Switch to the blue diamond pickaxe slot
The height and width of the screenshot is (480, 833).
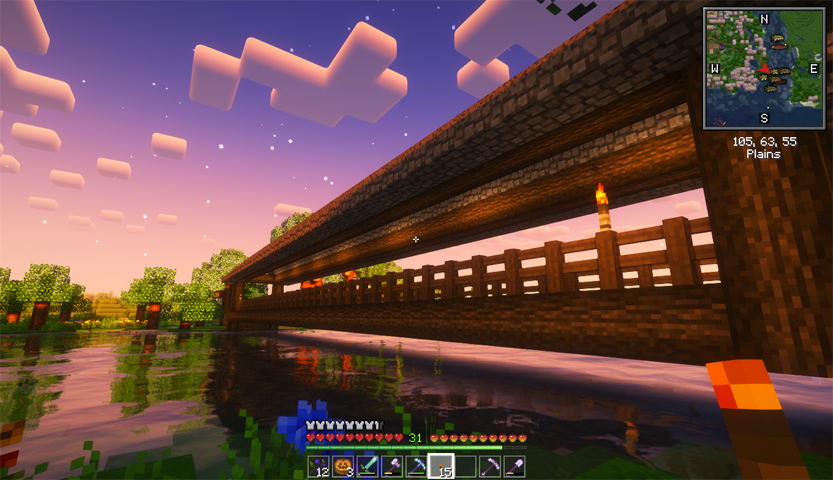[x=416, y=467]
